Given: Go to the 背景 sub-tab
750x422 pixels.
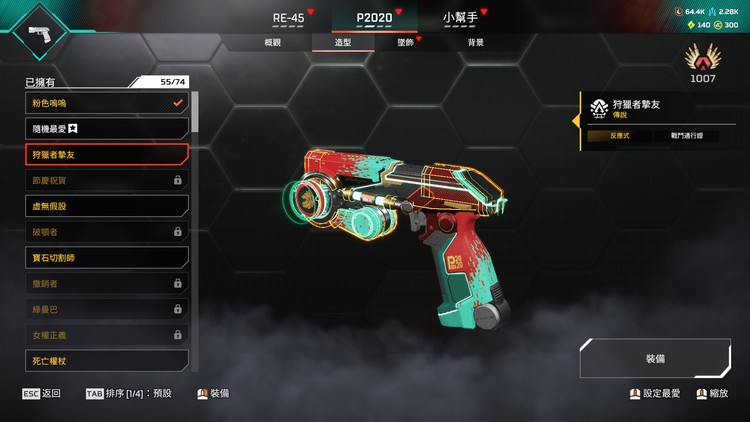Looking at the screenshot, I should [x=476, y=43].
